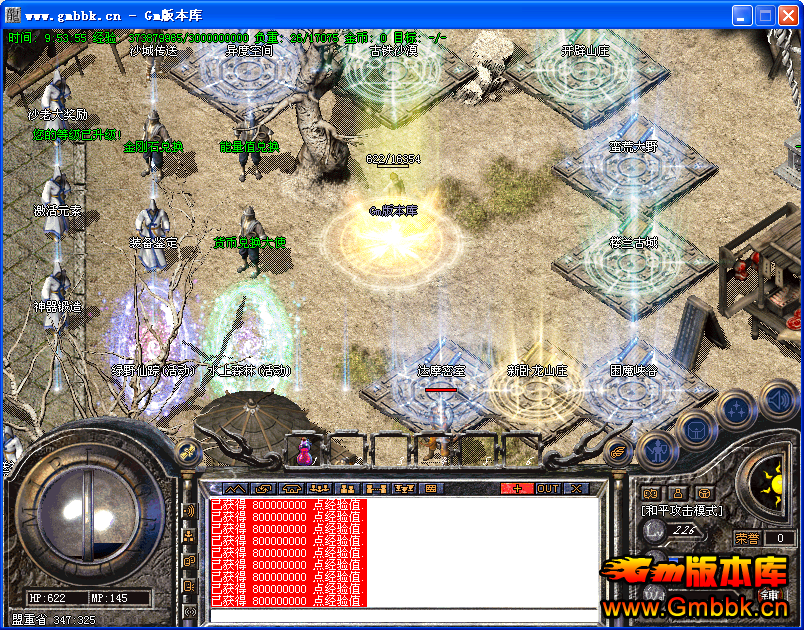Focus the chat text input line
The image size is (804, 630).
pyautogui.click(x=400, y=614)
